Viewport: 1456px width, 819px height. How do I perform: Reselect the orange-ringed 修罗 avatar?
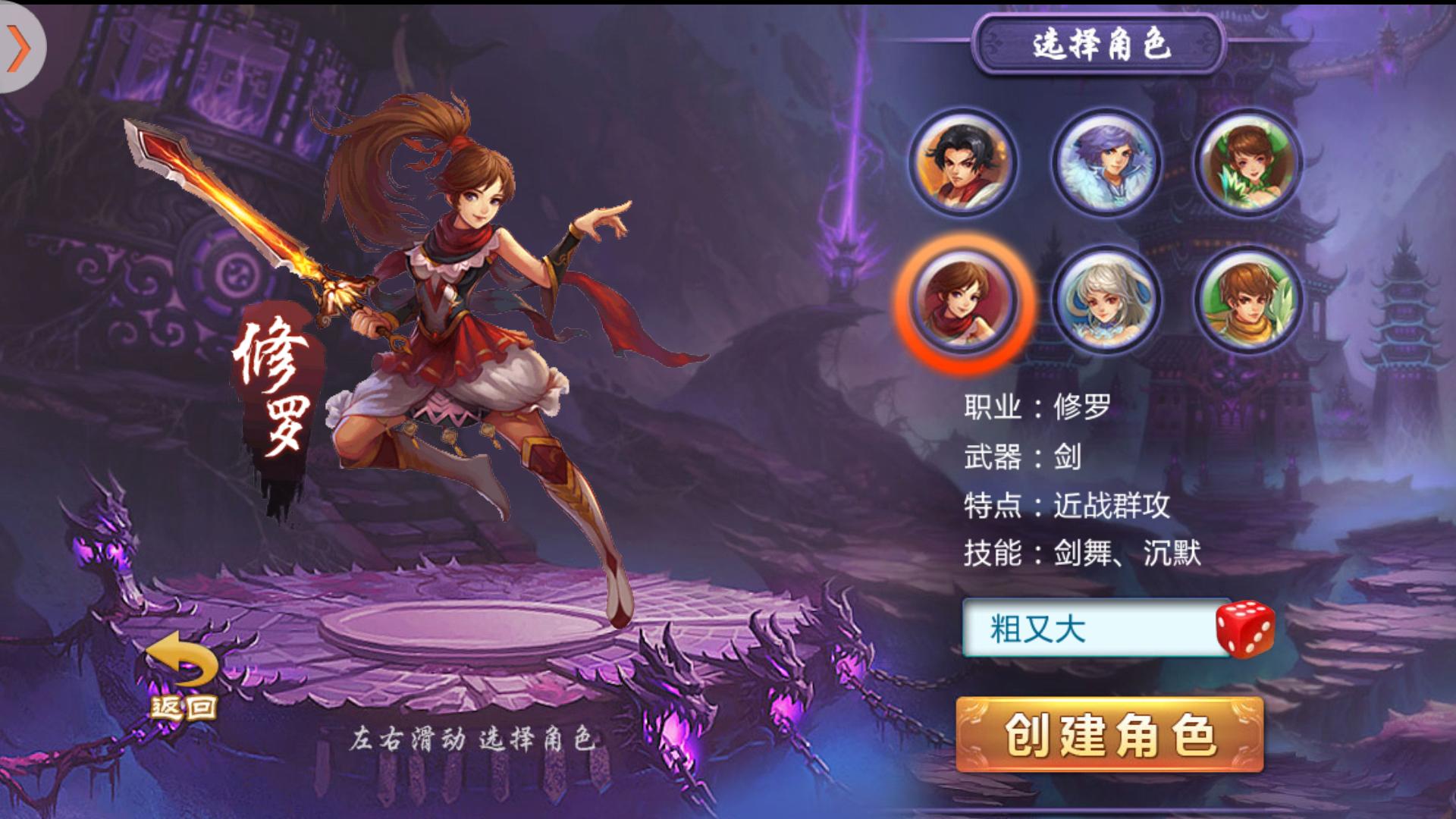coord(965,302)
